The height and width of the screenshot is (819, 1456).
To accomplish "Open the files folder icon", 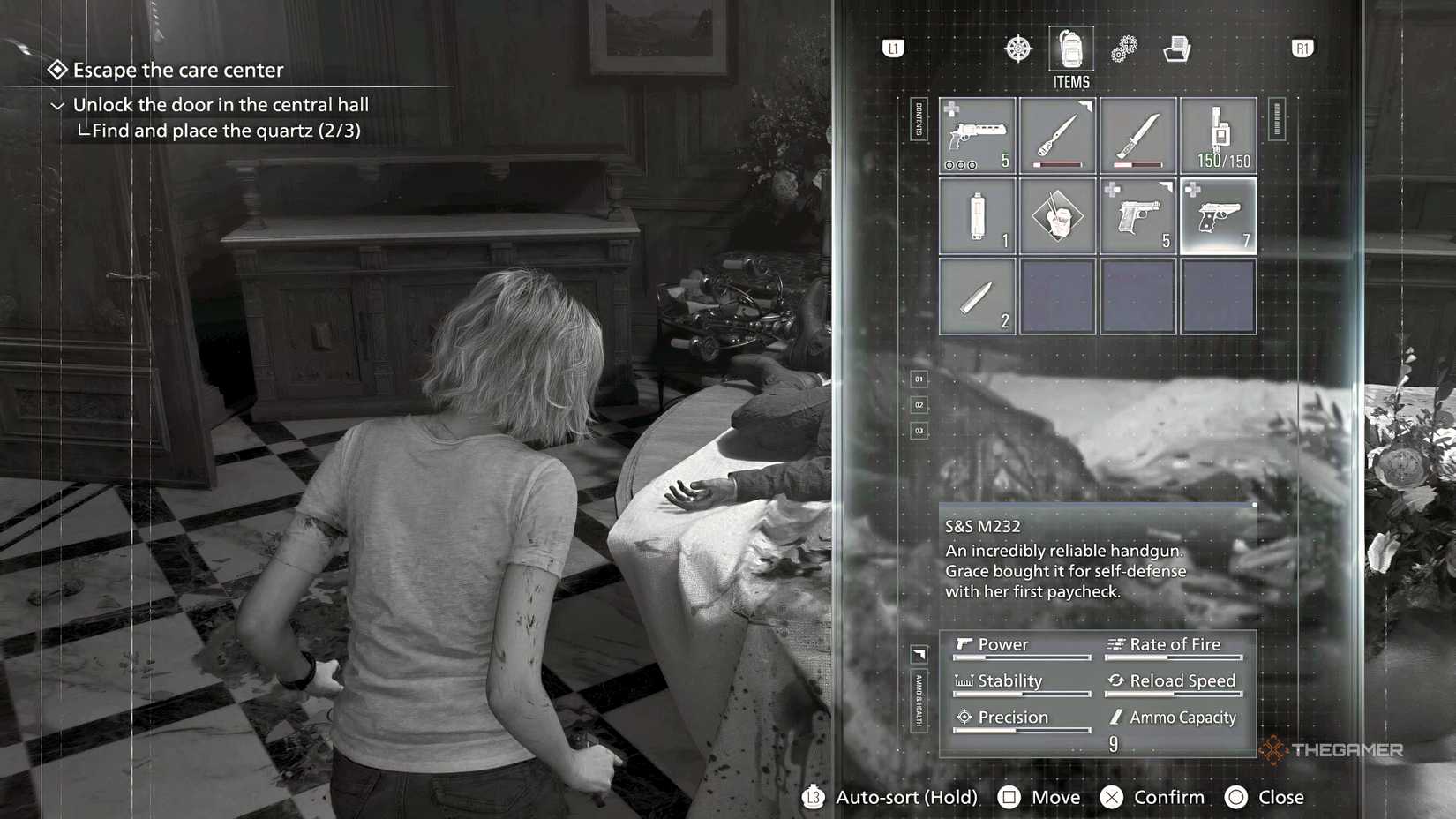I will click(x=1177, y=49).
